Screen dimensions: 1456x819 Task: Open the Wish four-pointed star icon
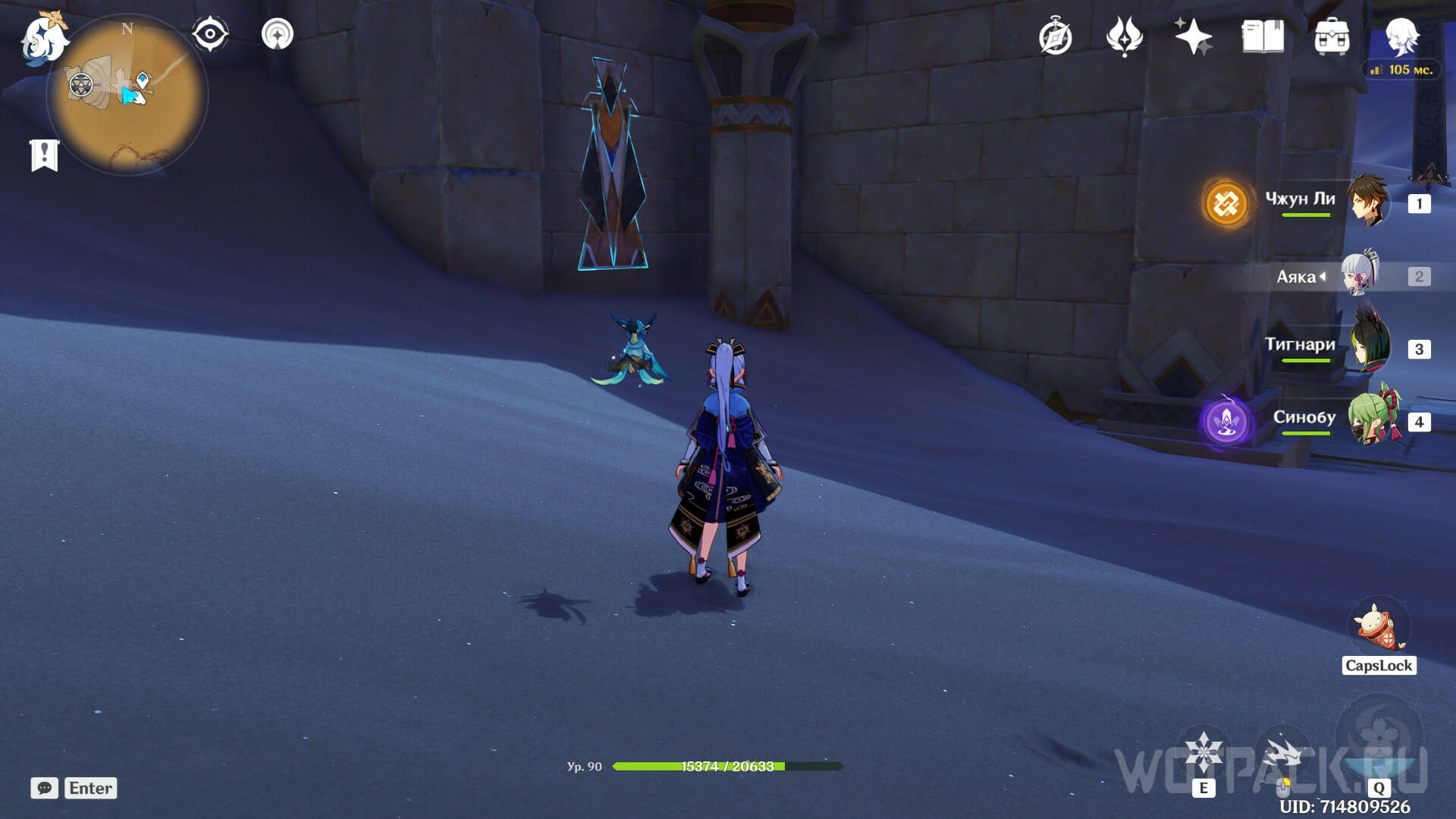pos(1193,36)
